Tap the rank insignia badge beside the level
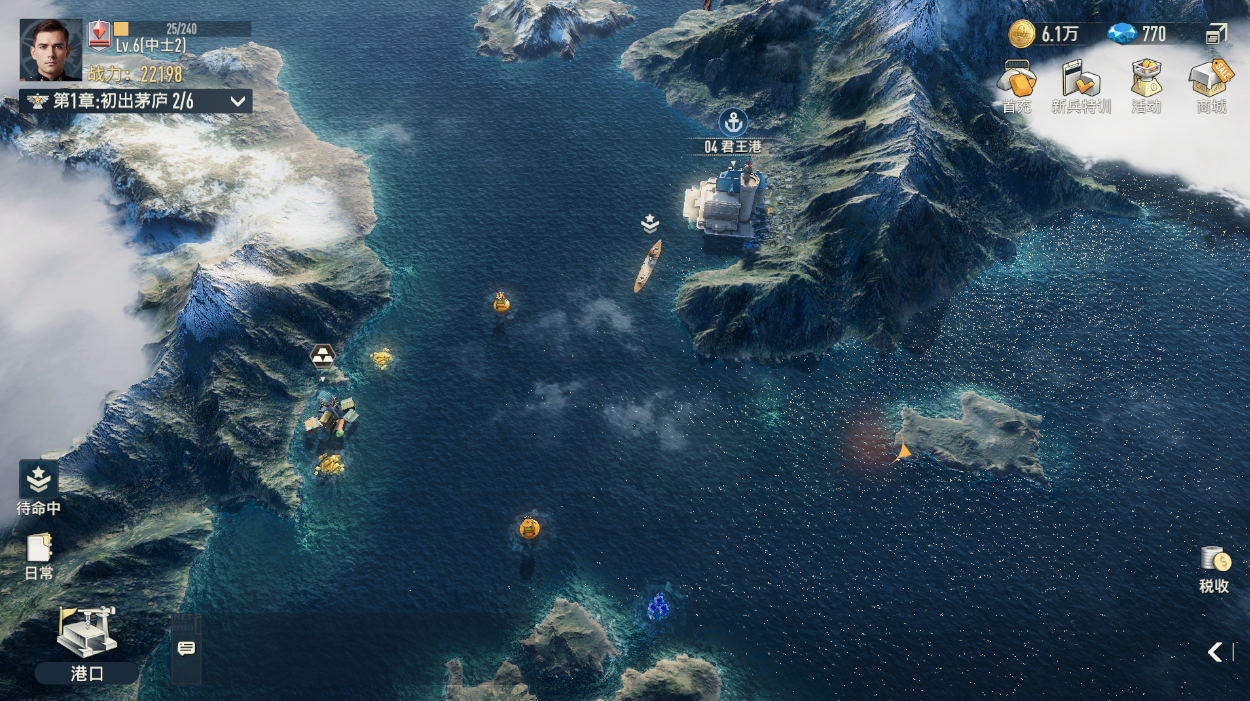Screen dimensions: 1250x701 coord(99,35)
